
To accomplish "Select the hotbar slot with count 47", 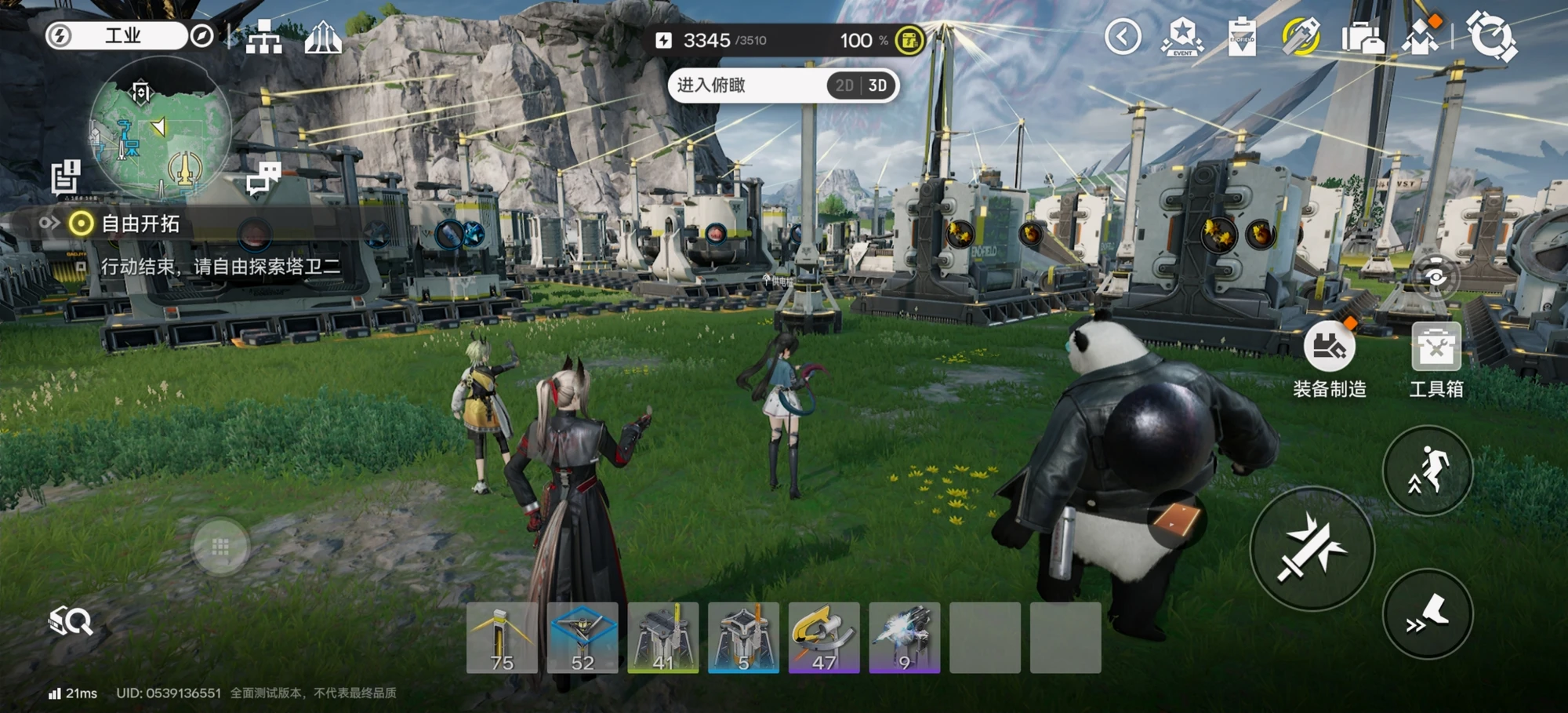I will tap(824, 638).
